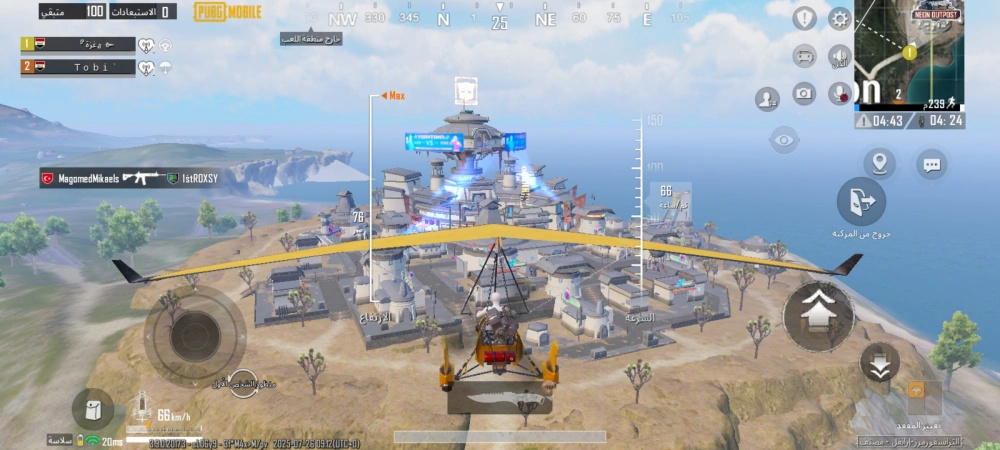The image size is (1000, 450).
Task: Open the backpack inventory
Action: 93,409
